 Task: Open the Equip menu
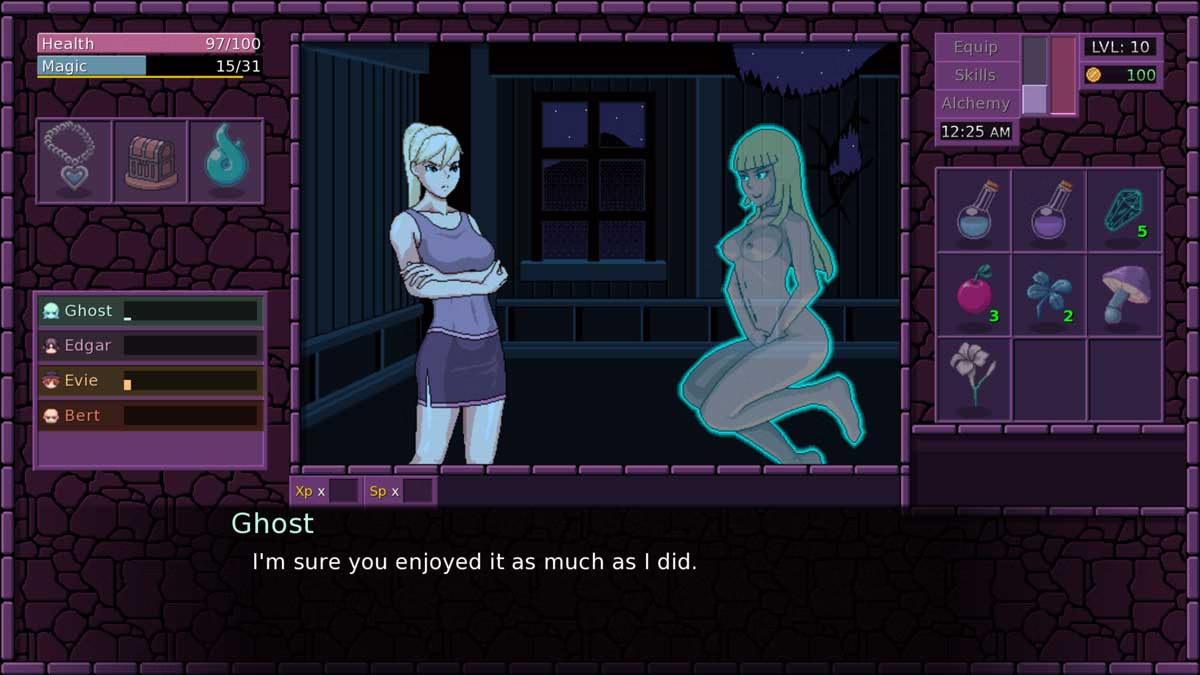tap(976, 47)
